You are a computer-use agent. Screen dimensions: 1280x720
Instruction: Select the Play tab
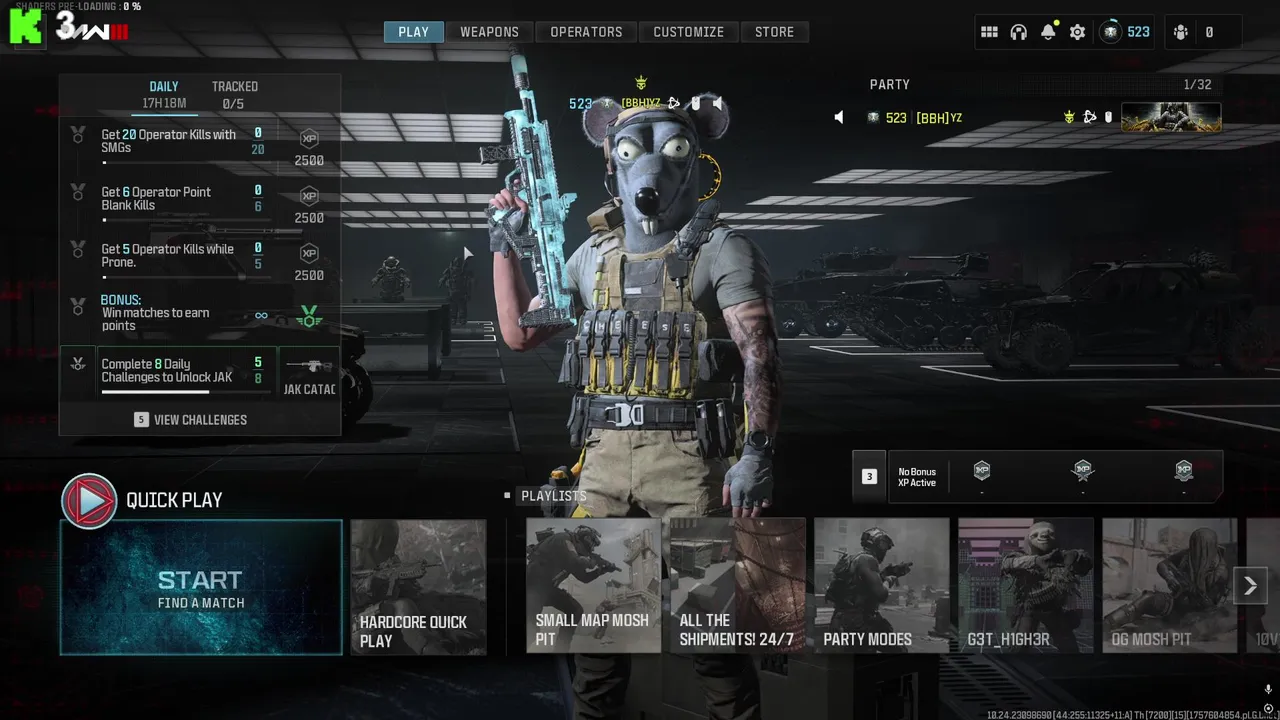click(413, 32)
